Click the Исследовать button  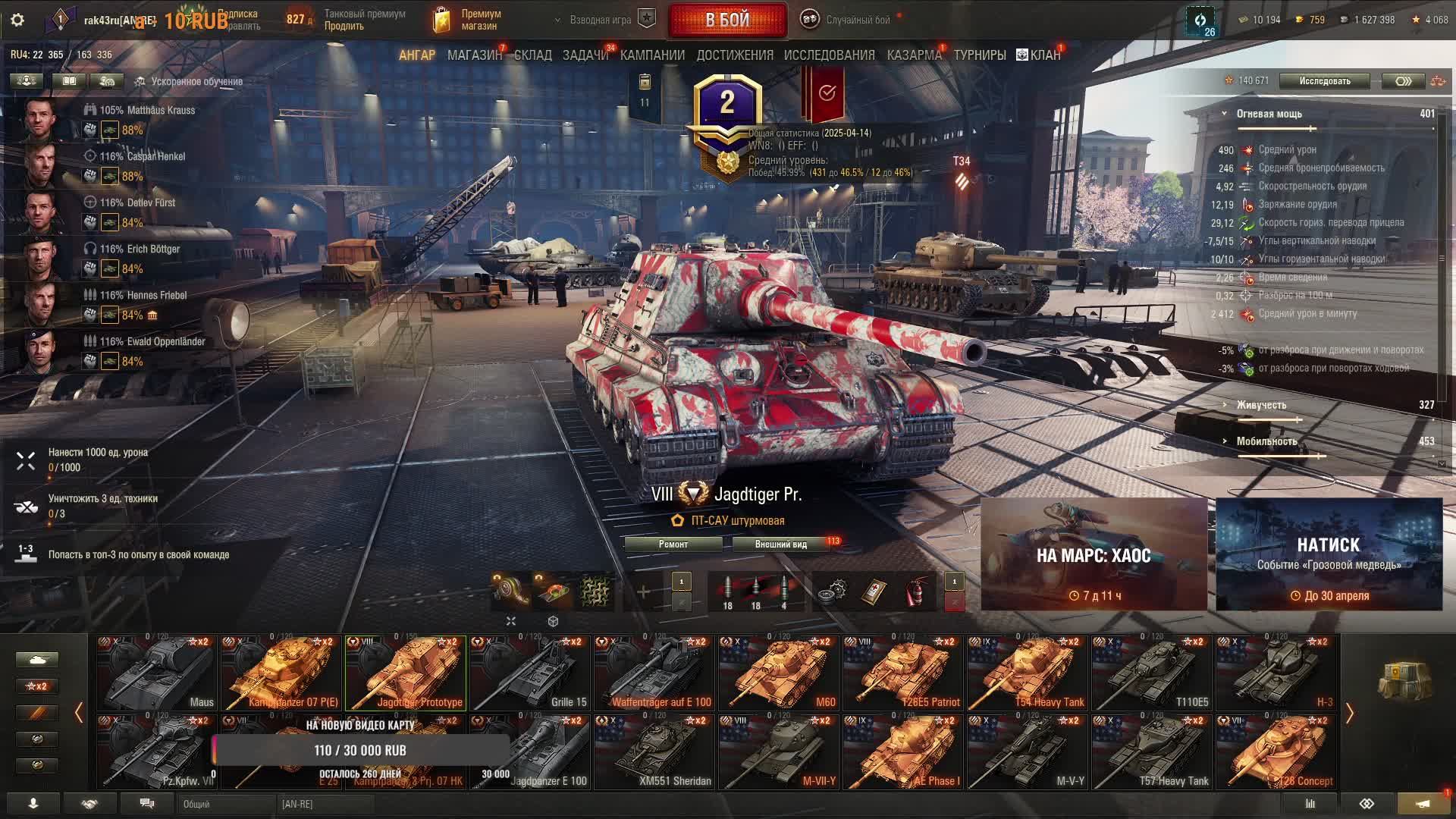pos(1324,81)
